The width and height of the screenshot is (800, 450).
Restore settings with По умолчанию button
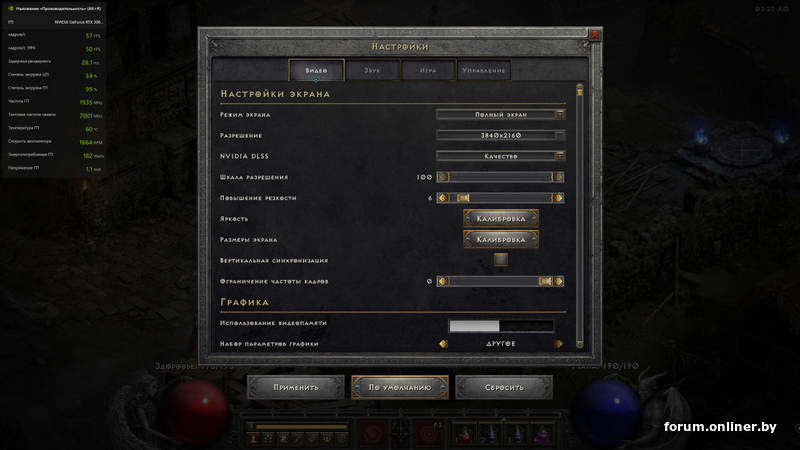click(399, 387)
